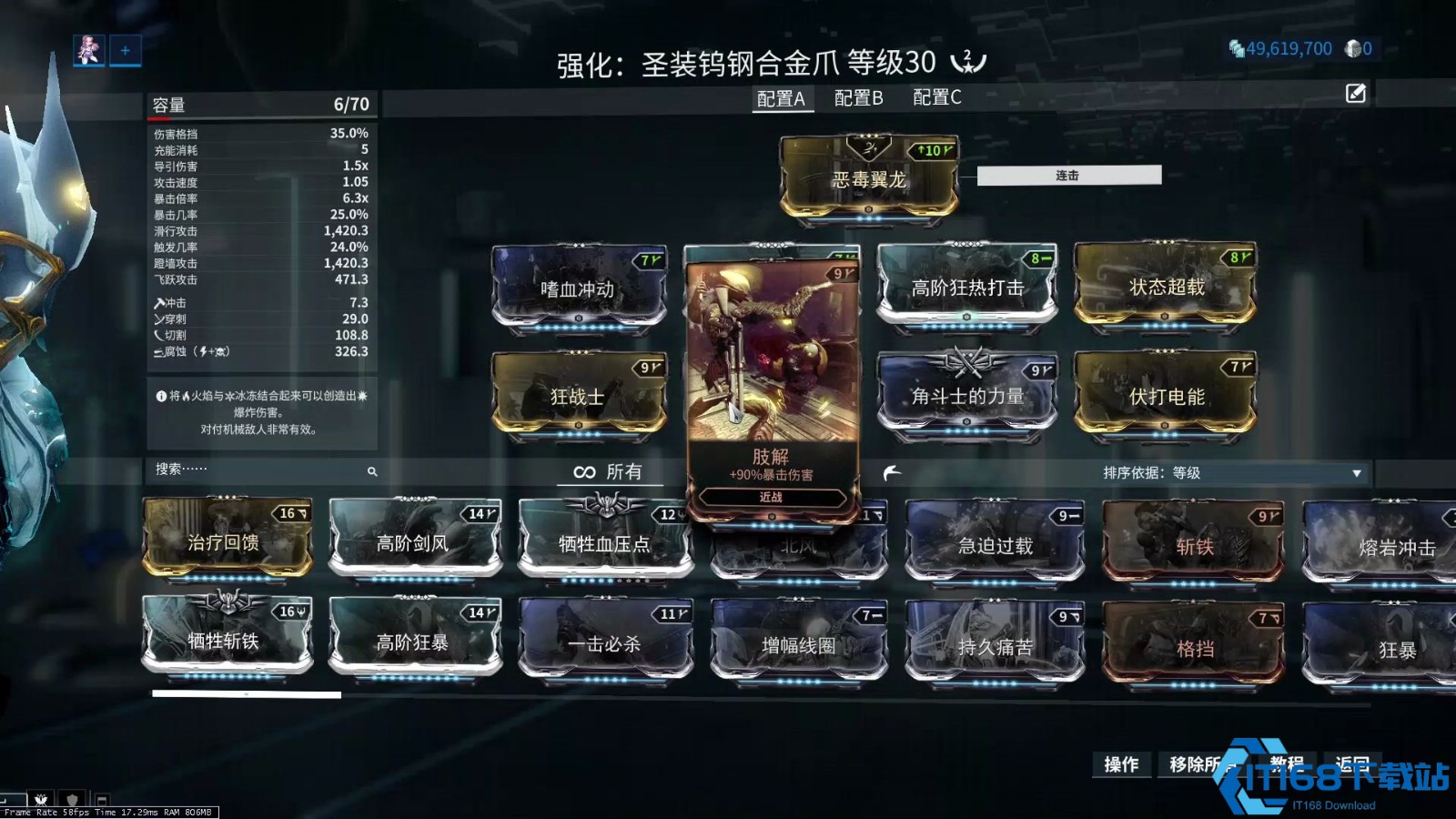The height and width of the screenshot is (819, 1456).
Task: Click the 操作 button
Action: (1122, 765)
